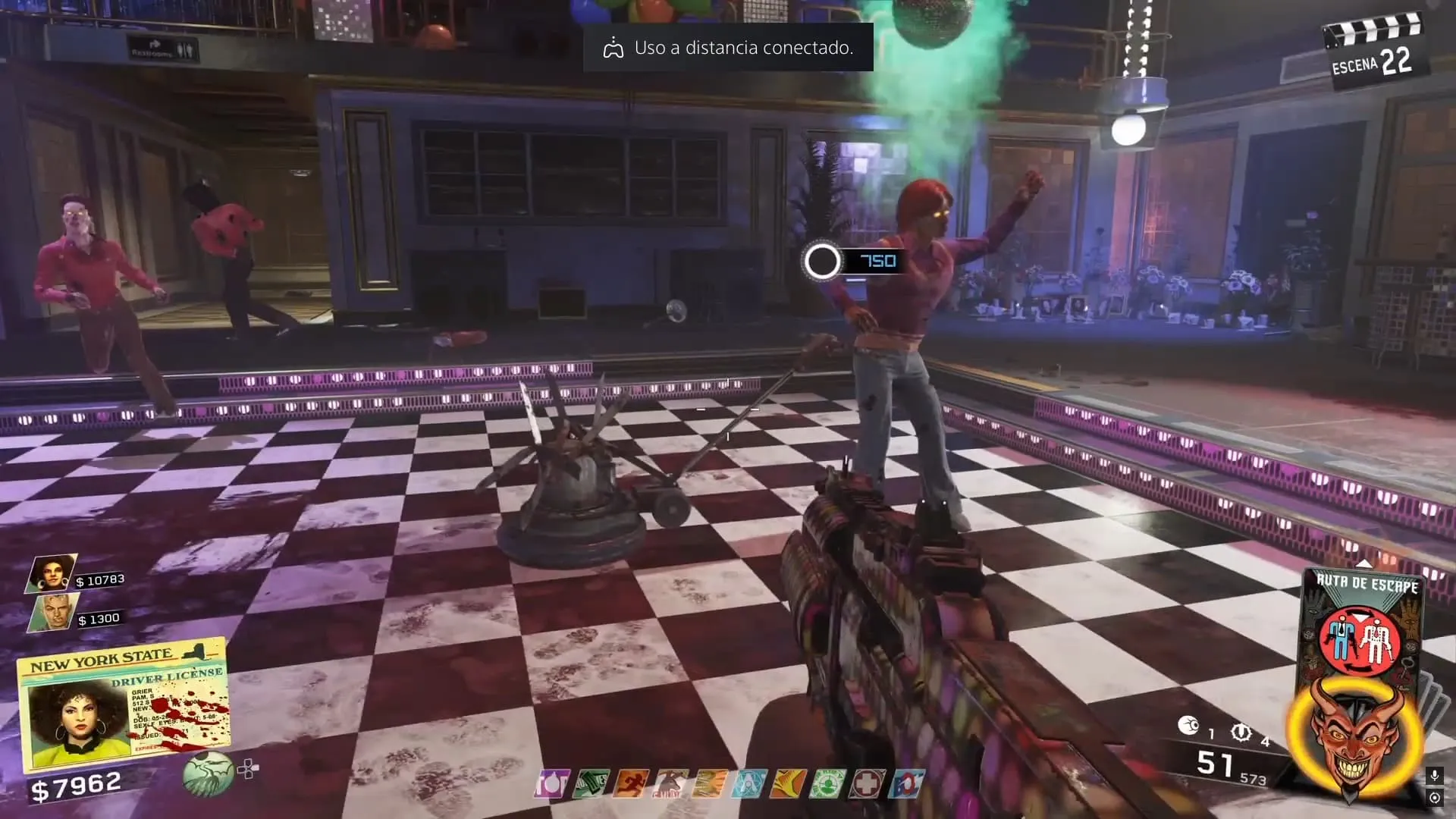Select the green crosshair perk icon
The height and width of the screenshot is (819, 1456).
pyautogui.click(x=827, y=784)
